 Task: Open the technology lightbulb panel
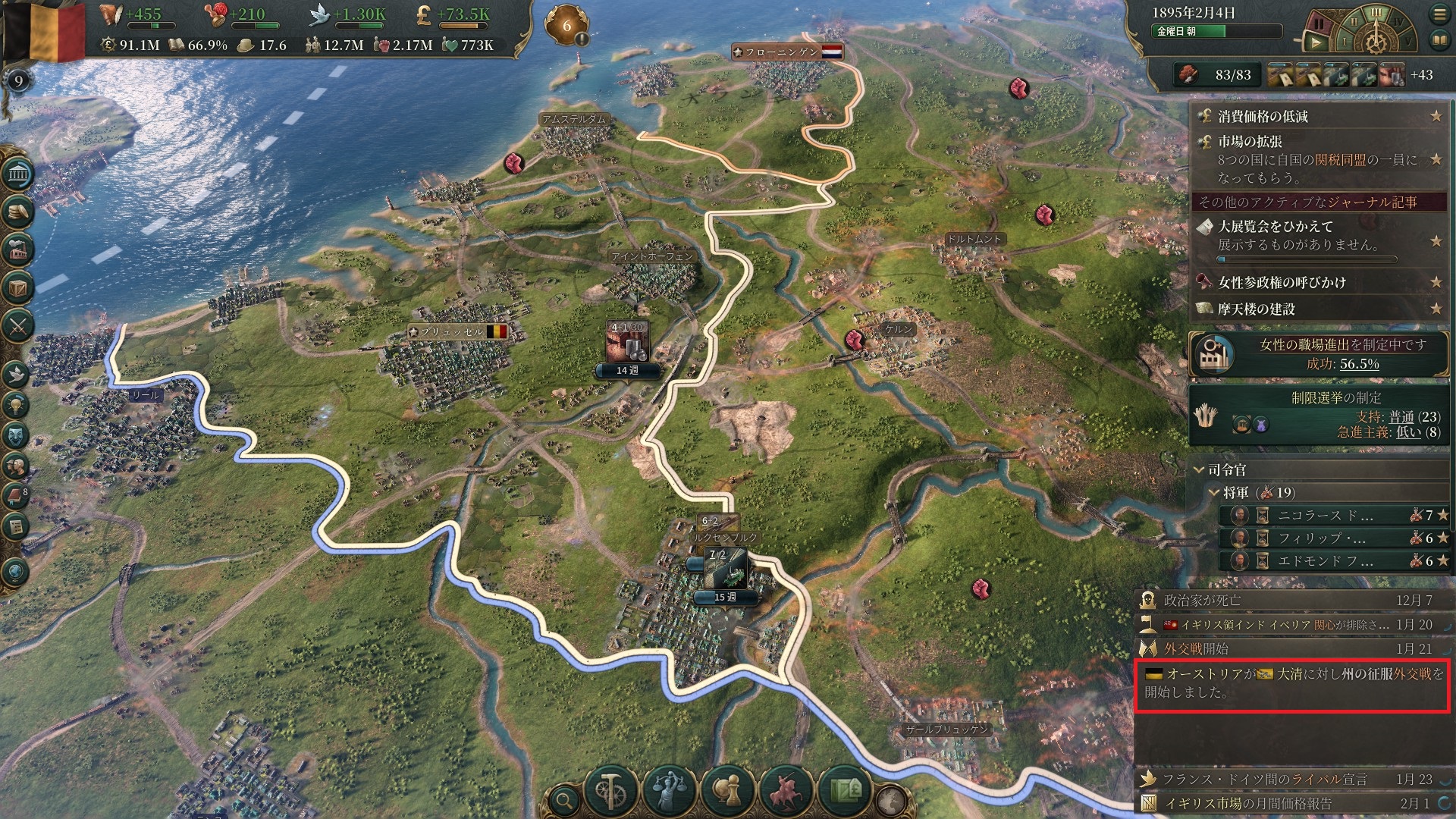tap(16, 405)
